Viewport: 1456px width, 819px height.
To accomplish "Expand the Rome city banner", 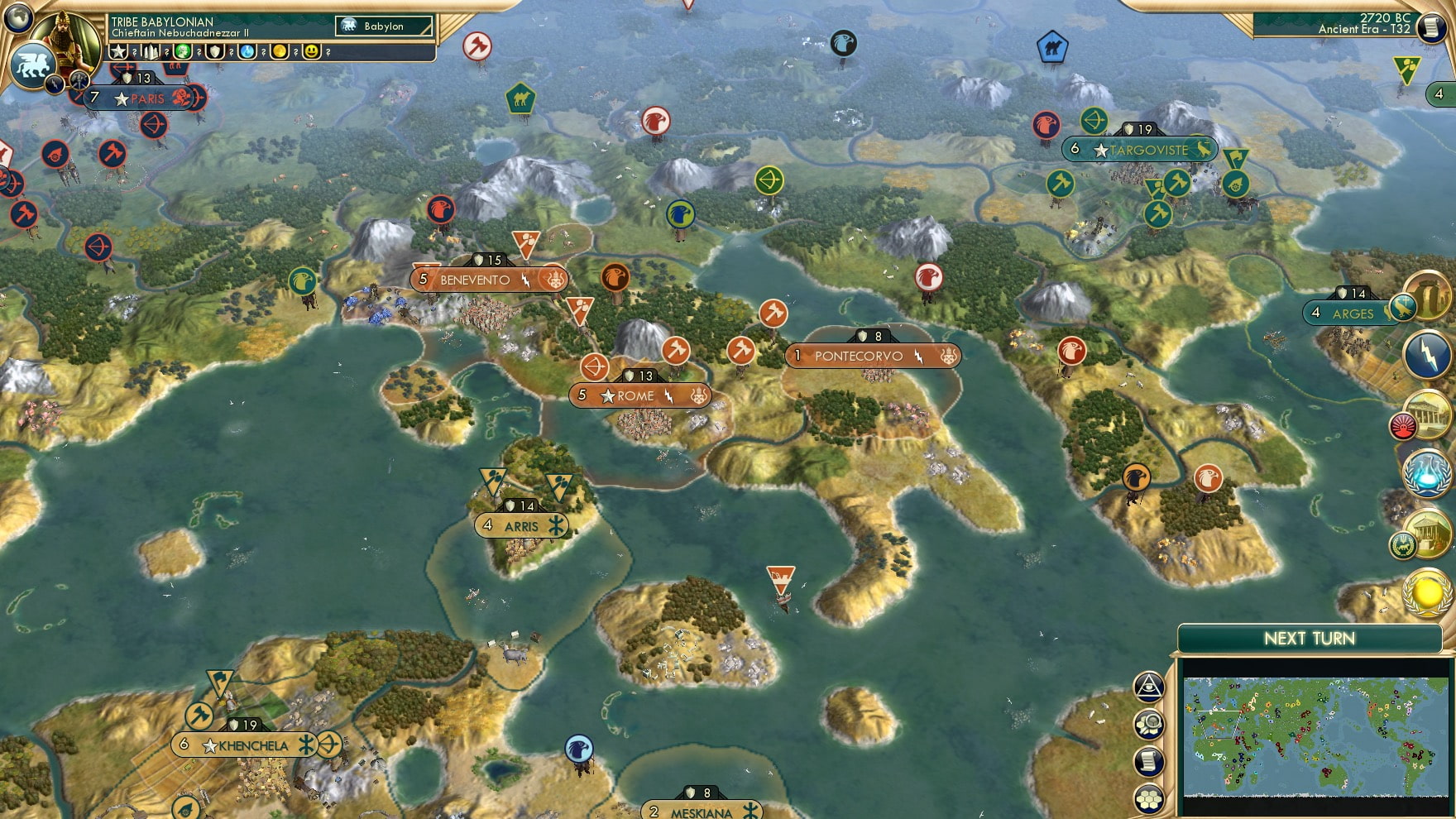I will pyautogui.click(x=639, y=395).
